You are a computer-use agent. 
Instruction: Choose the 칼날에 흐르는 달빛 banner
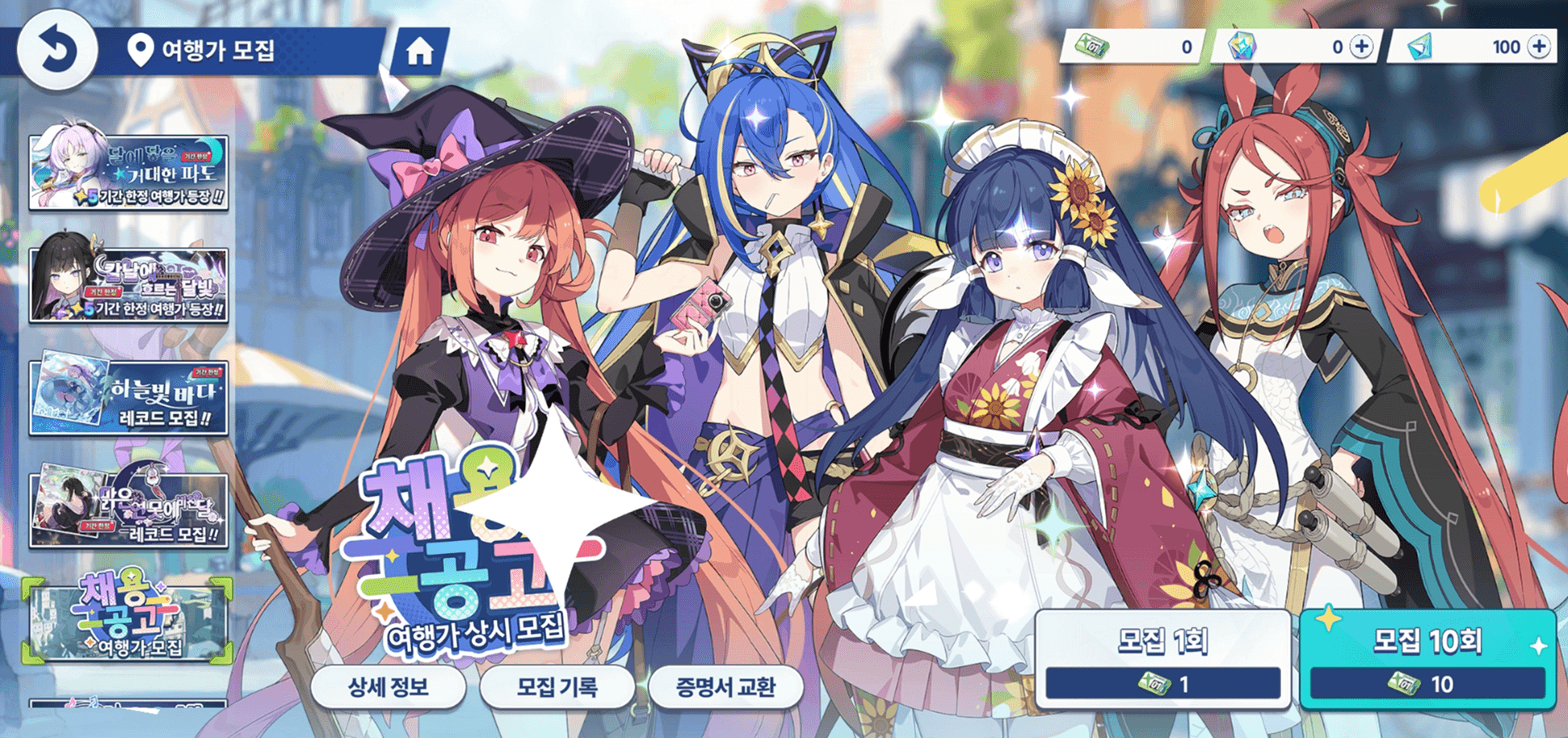click(x=128, y=285)
